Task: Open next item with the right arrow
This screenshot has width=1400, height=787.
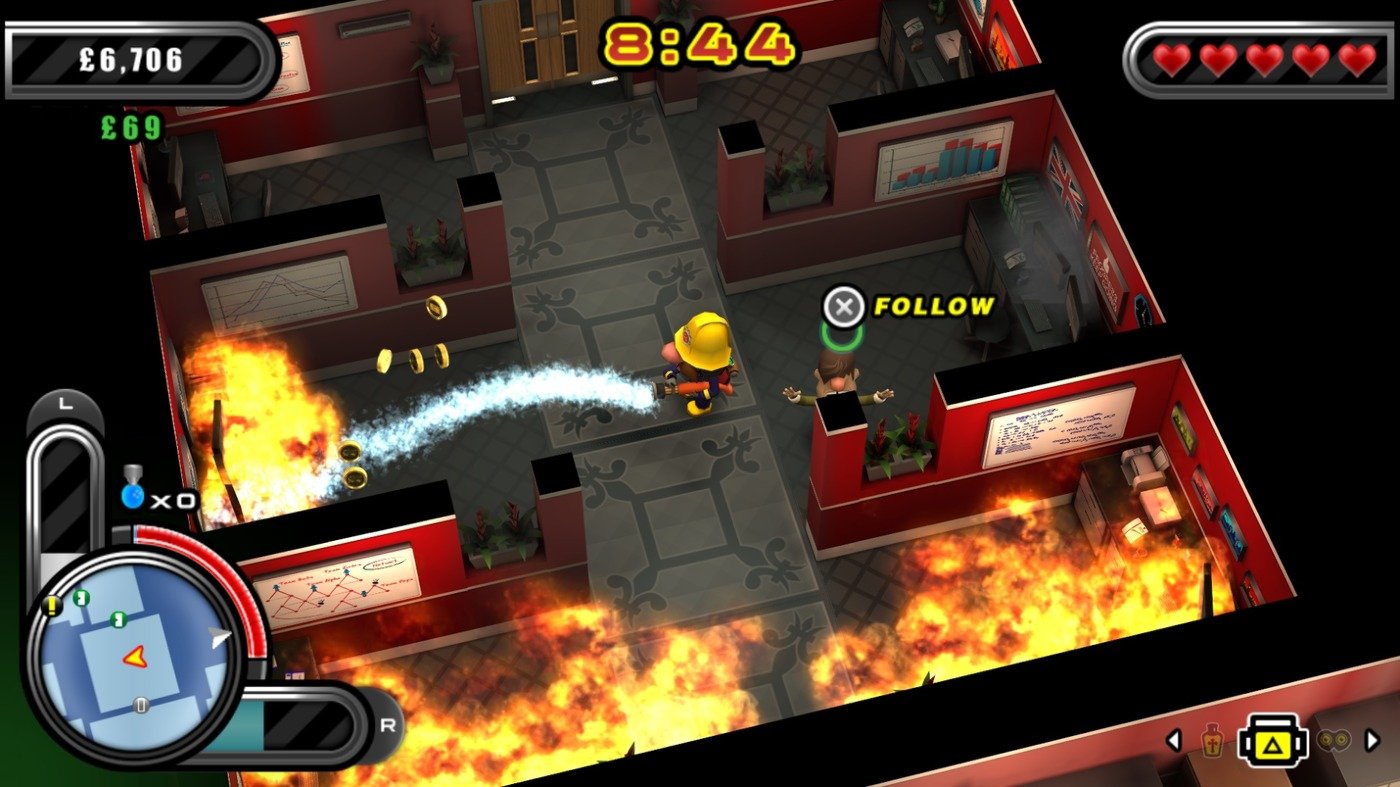Action: click(1372, 739)
